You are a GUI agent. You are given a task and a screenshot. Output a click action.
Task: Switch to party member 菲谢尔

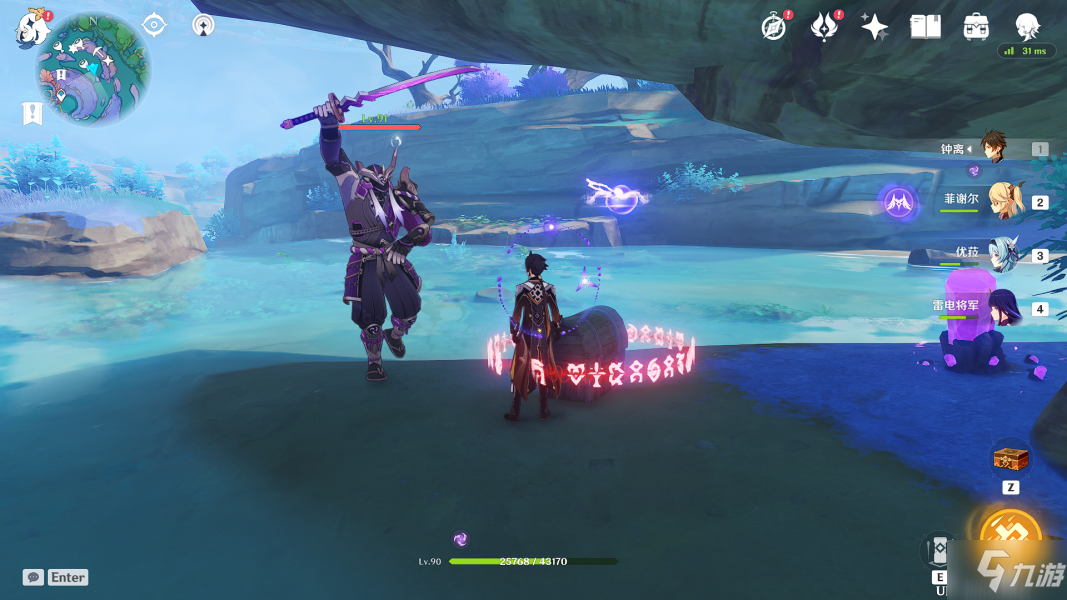pos(1003,200)
